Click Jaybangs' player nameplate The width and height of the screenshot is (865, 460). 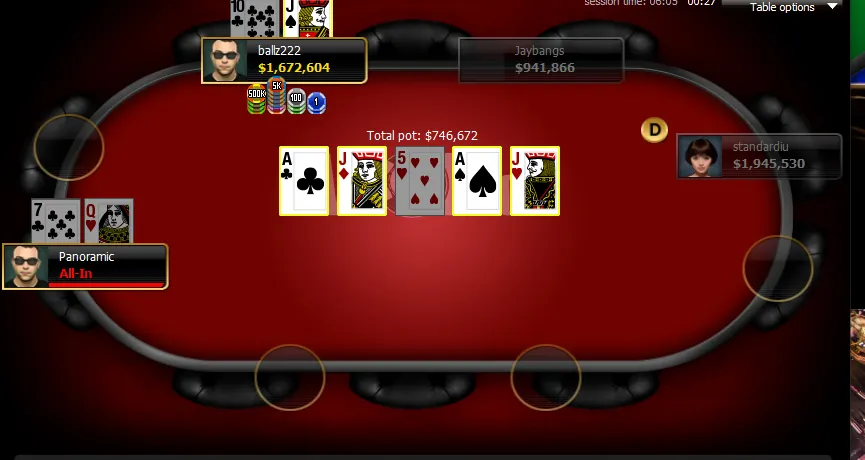[541, 60]
